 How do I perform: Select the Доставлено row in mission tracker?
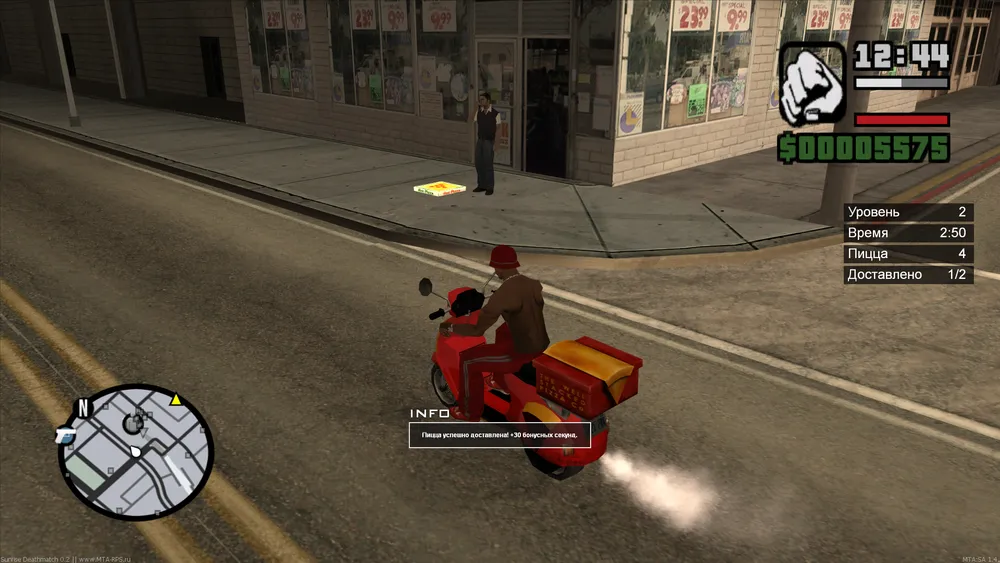pyautogui.click(x=908, y=274)
